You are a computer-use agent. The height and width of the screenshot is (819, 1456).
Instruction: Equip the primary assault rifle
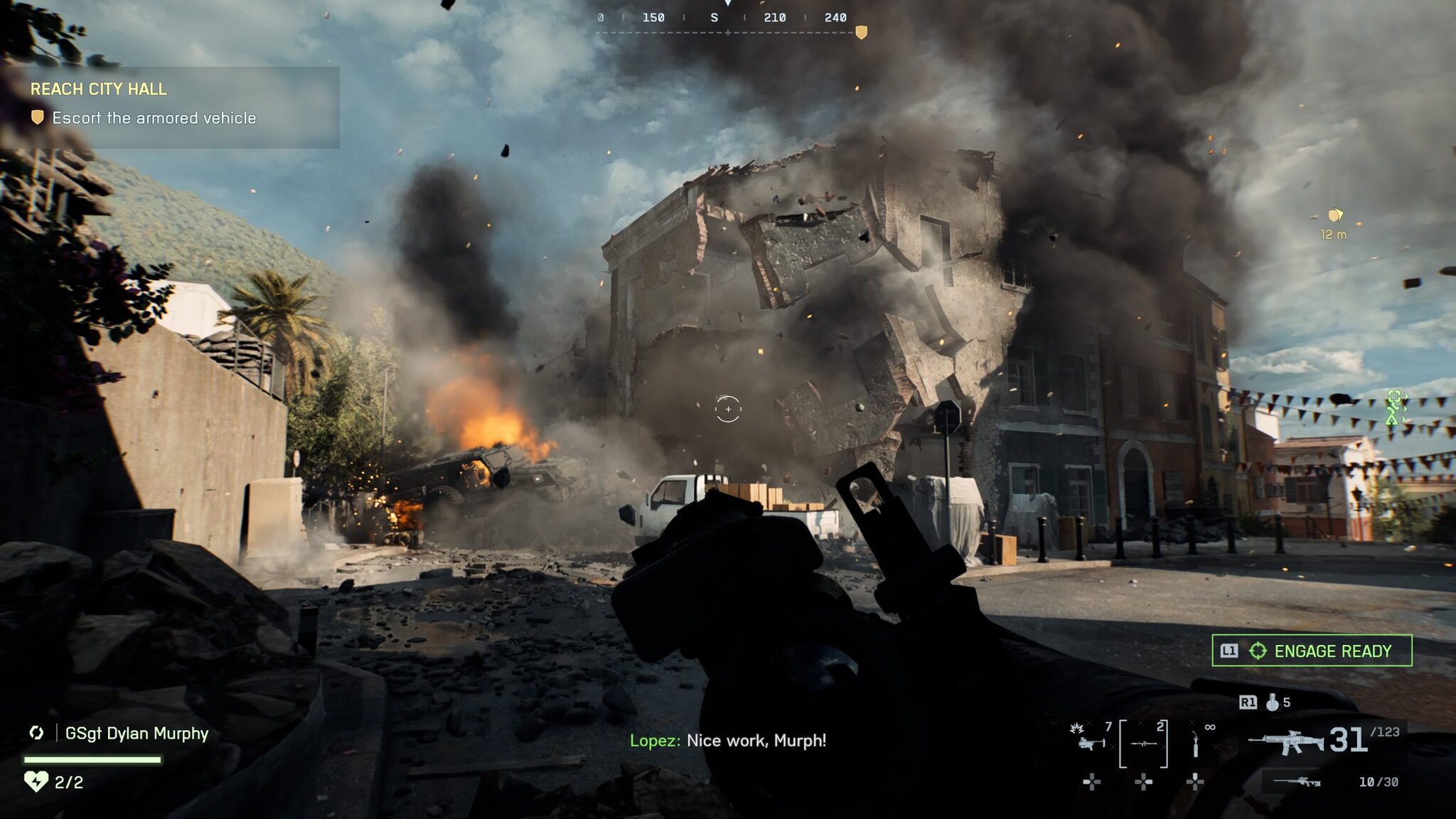1285,742
